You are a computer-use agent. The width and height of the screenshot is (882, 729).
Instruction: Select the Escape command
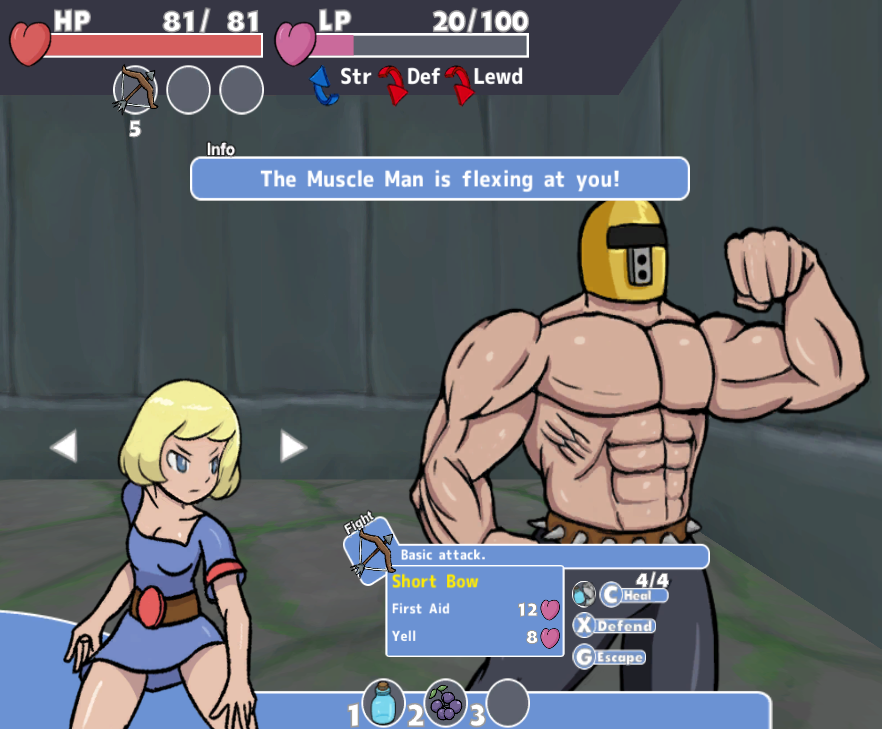(x=610, y=657)
